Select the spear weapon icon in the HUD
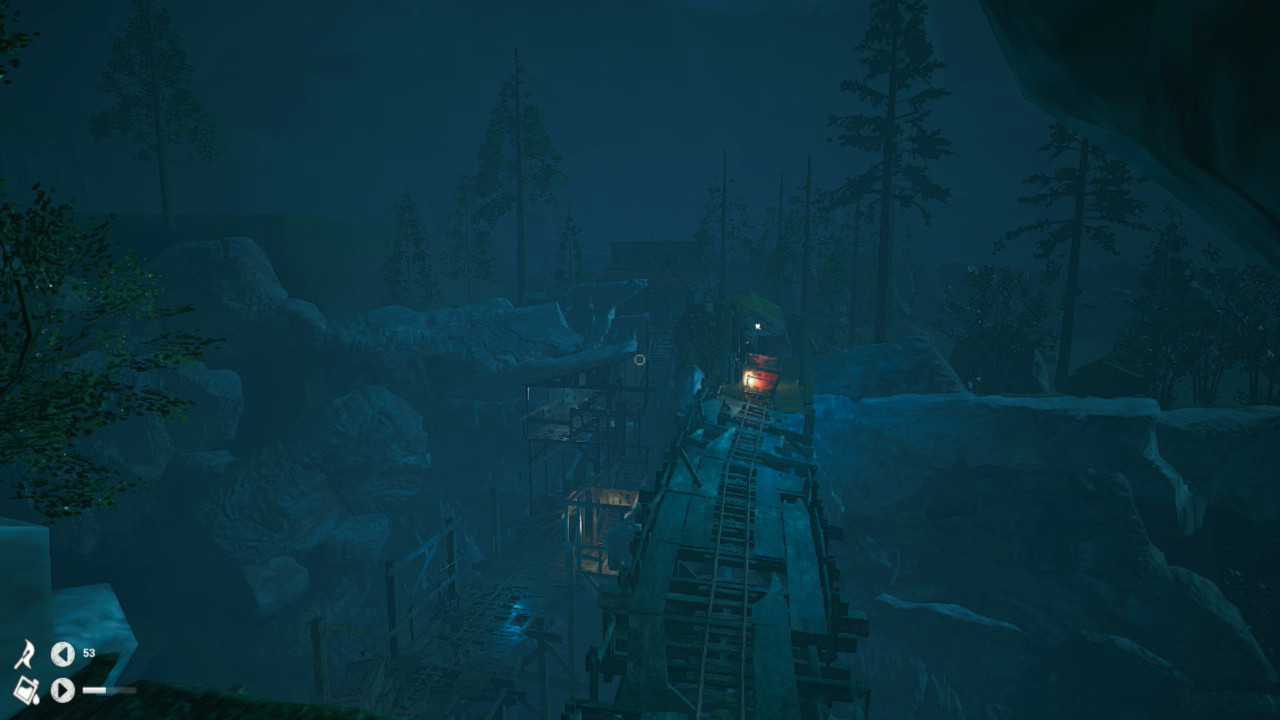The width and height of the screenshot is (1280, 720). point(28,654)
